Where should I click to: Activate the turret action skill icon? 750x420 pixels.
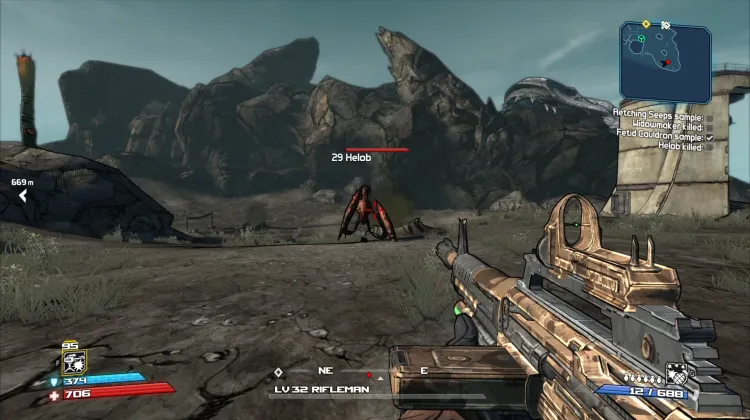click(x=73, y=362)
